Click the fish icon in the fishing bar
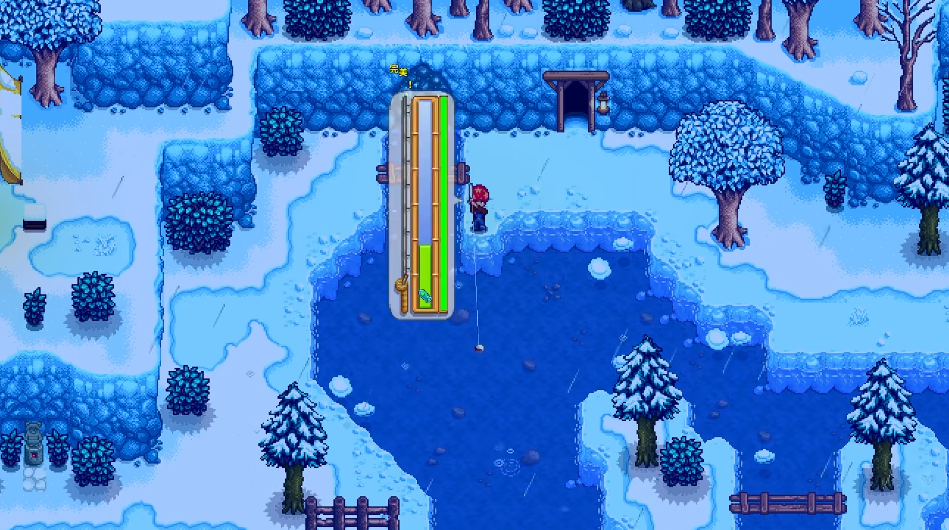 [x=425, y=297]
